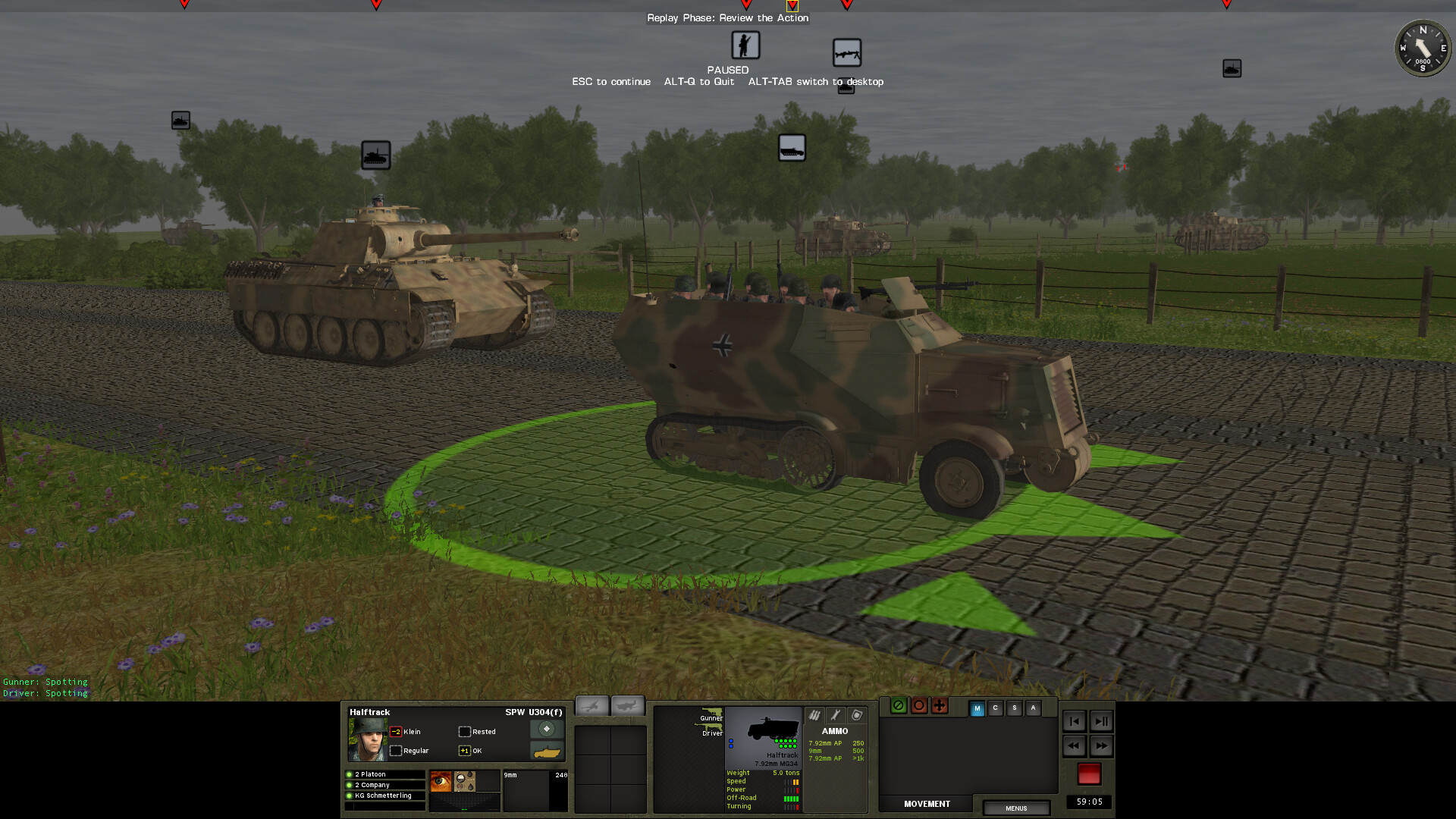Click the shell AMMO tab icon
Screen dimensions: 1456x819
tap(814, 714)
